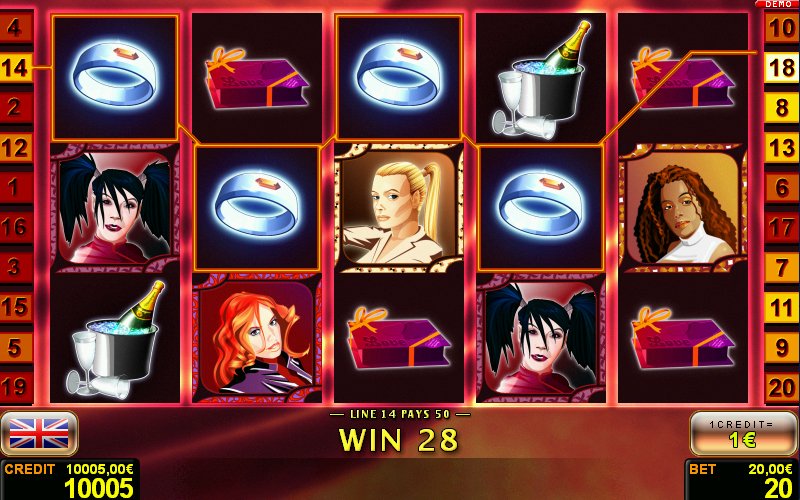The height and width of the screenshot is (500, 800).
Task: Select payline 16 marker
Action: coord(16,227)
